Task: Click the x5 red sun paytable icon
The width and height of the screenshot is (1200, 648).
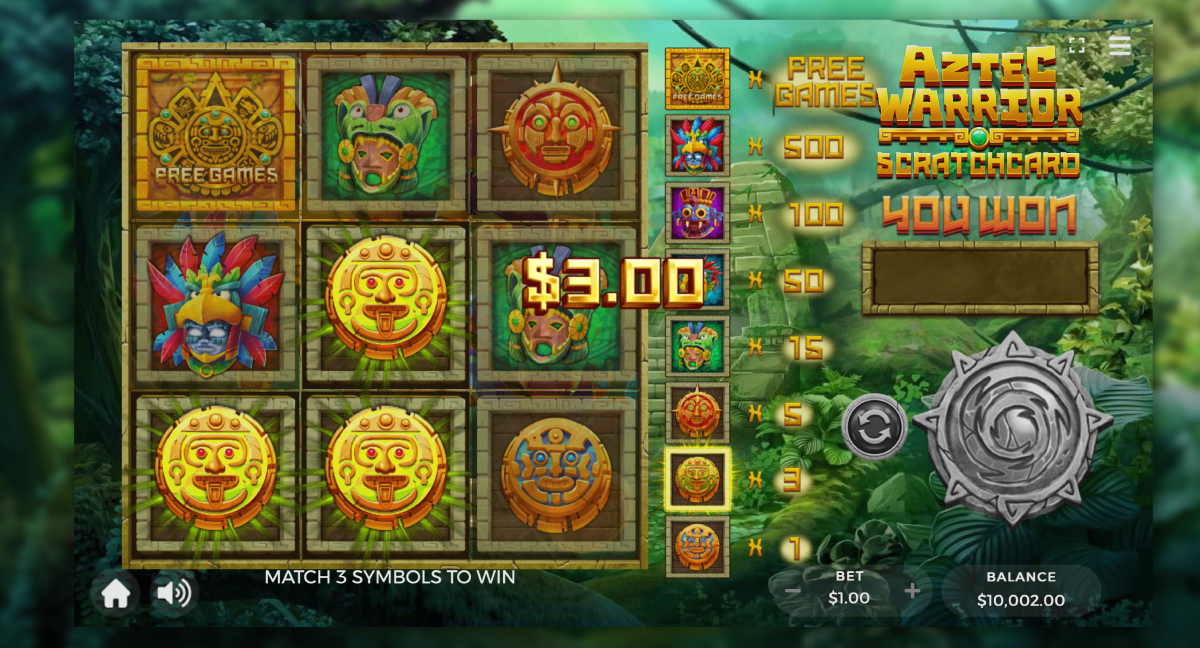Action: [x=697, y=412]
